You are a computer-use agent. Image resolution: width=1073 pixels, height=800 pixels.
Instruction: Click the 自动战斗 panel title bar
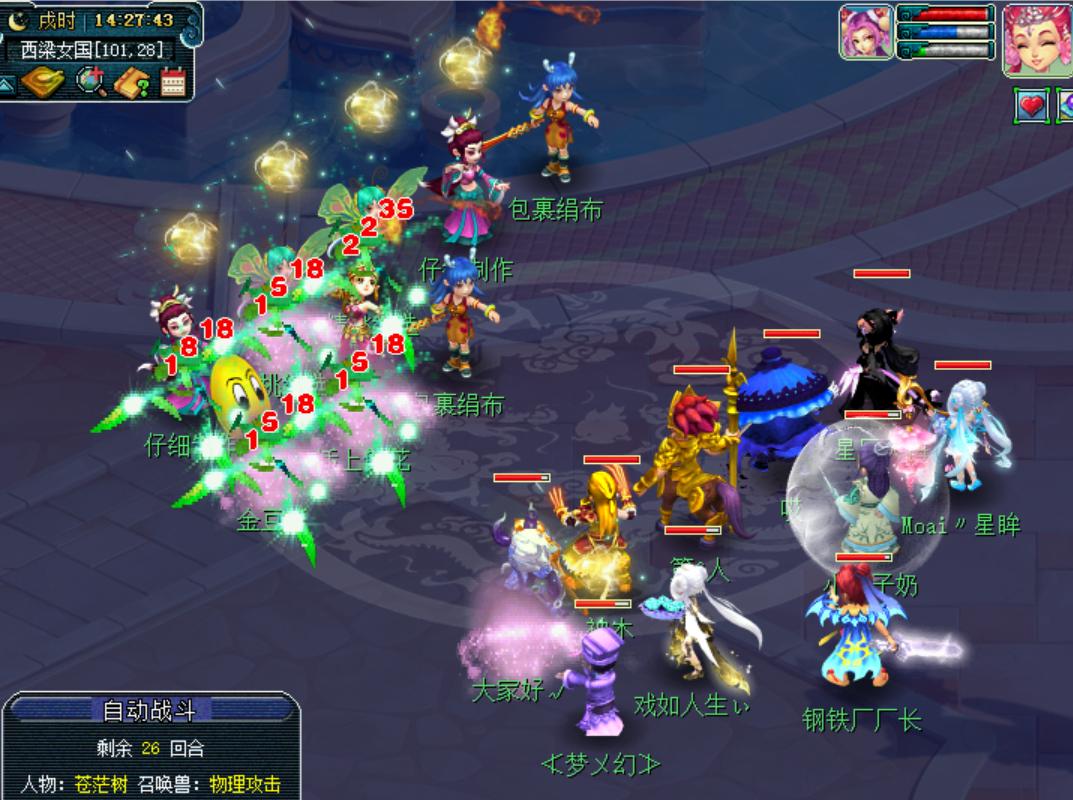point(150,711)
